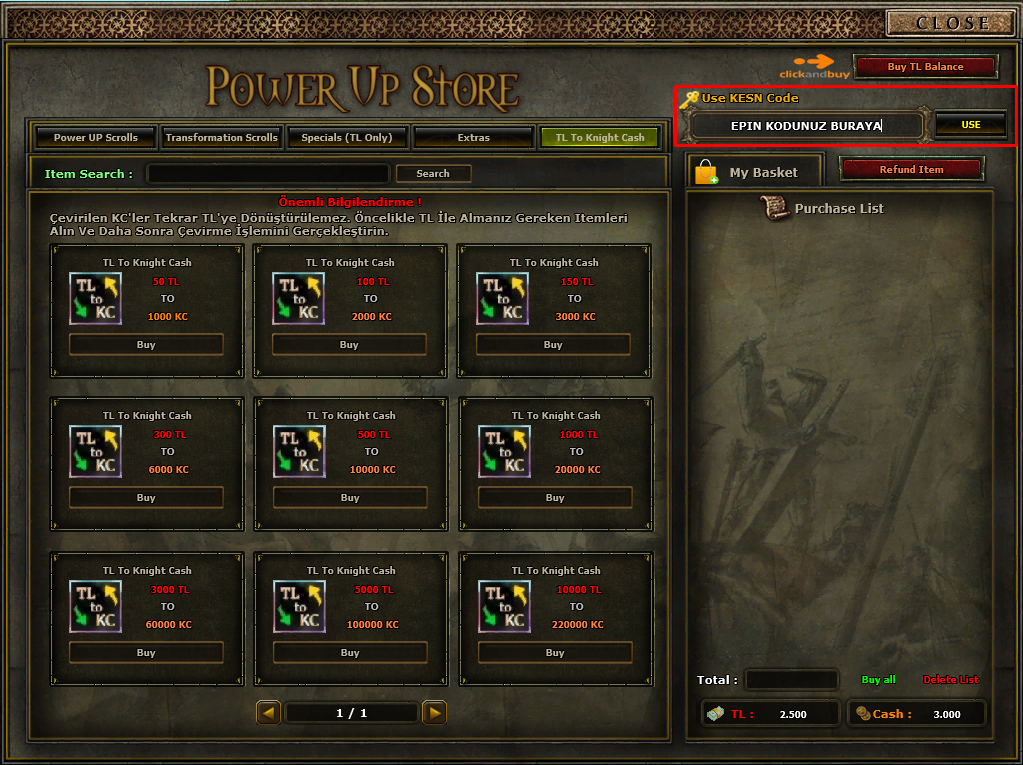Click the KESN code input field
The width and height of the screenshot is (1023, 765).
coord(806,126)
